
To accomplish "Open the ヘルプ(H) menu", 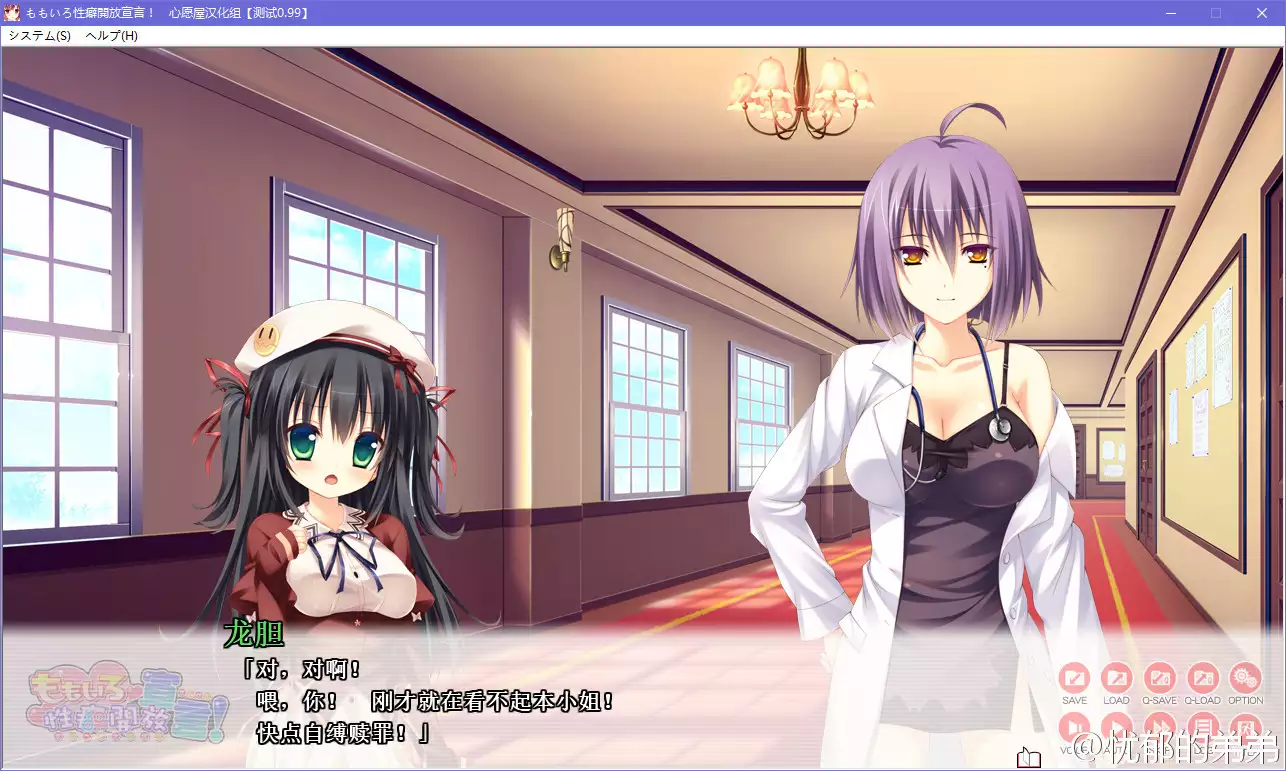I will (111, 35).
